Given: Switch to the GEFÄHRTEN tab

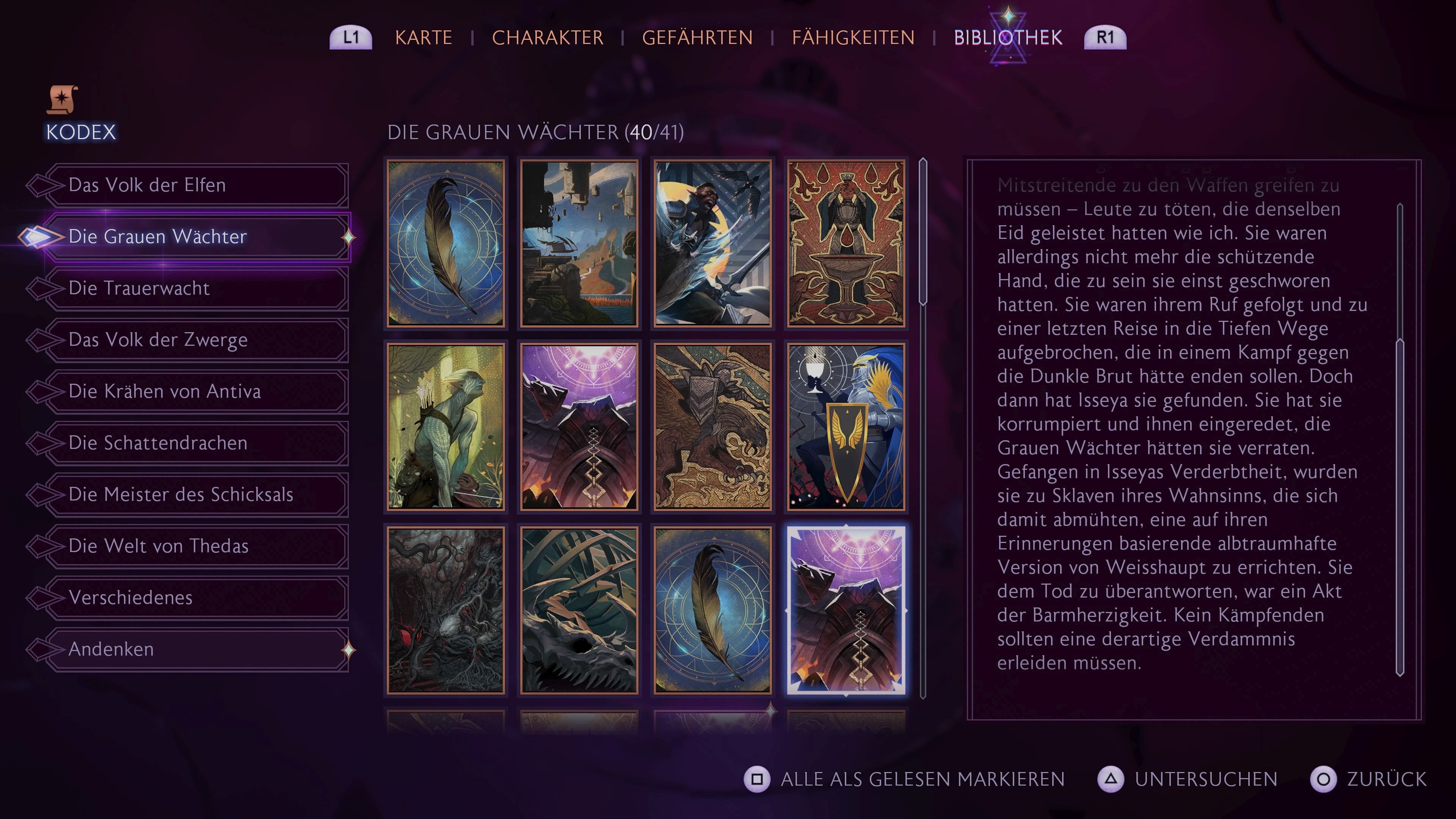Looking at the screenshot, I should click(x=698, y=37).
